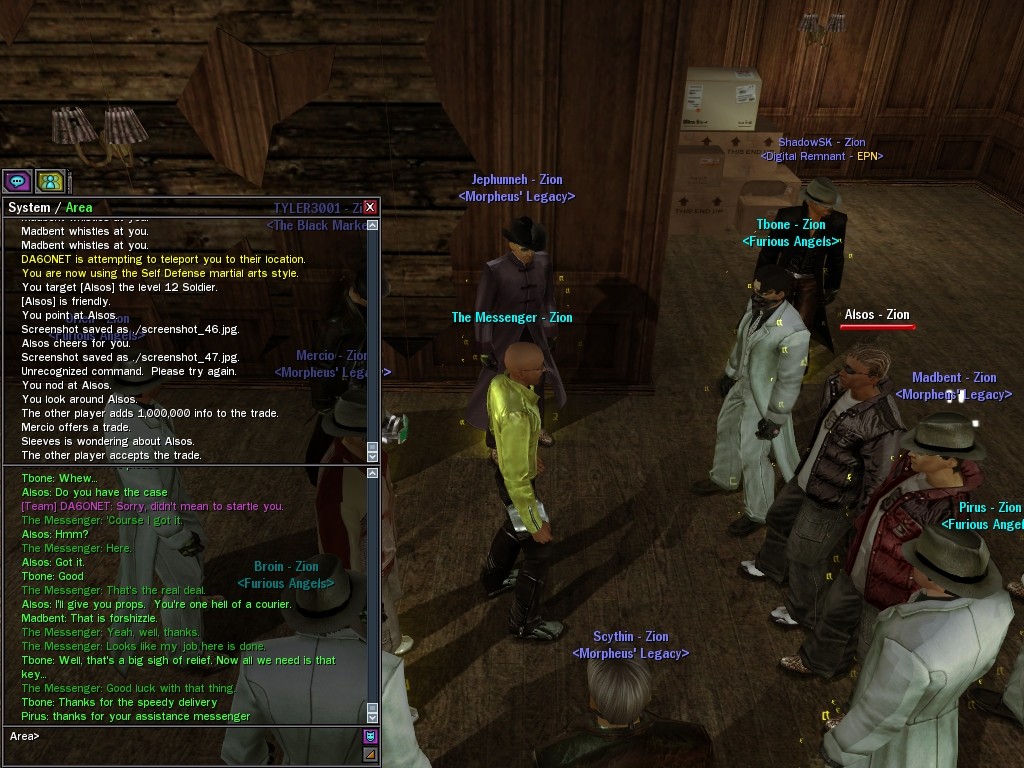Open the emote mask icon in chat
Image resolution: width=1024 pixels, height=768 pixels.
coord(370,737)
